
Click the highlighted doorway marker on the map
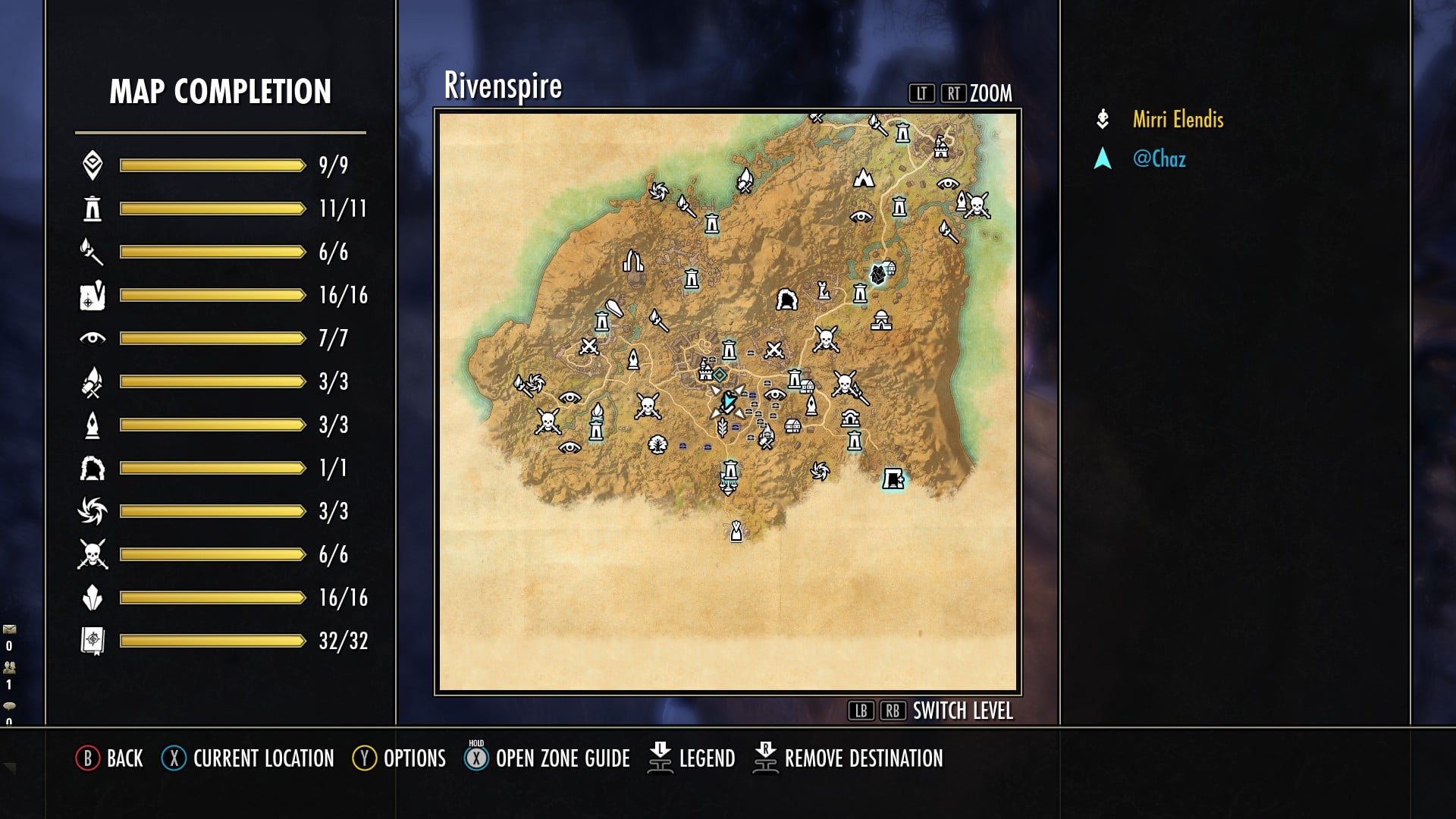[x=893, y=479]
